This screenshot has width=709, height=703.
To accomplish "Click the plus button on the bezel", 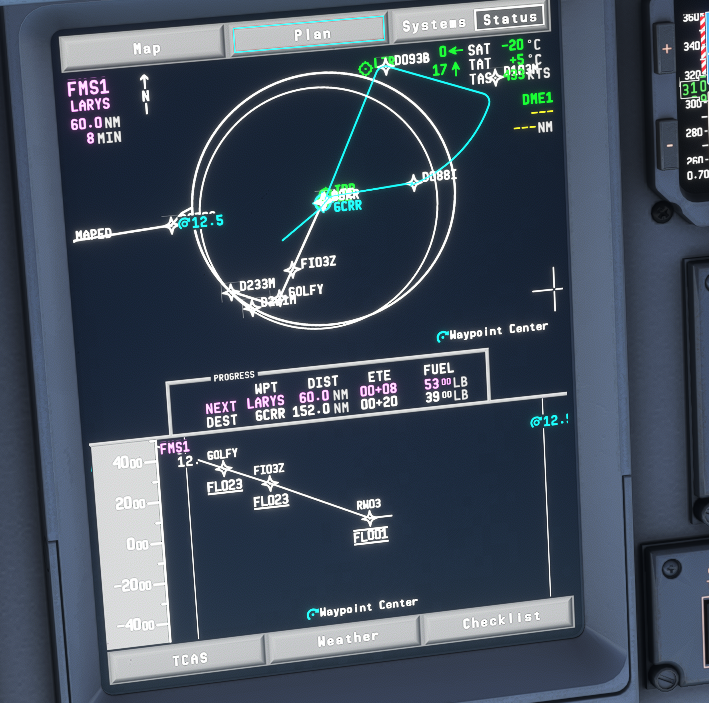I will click(667, 48).
